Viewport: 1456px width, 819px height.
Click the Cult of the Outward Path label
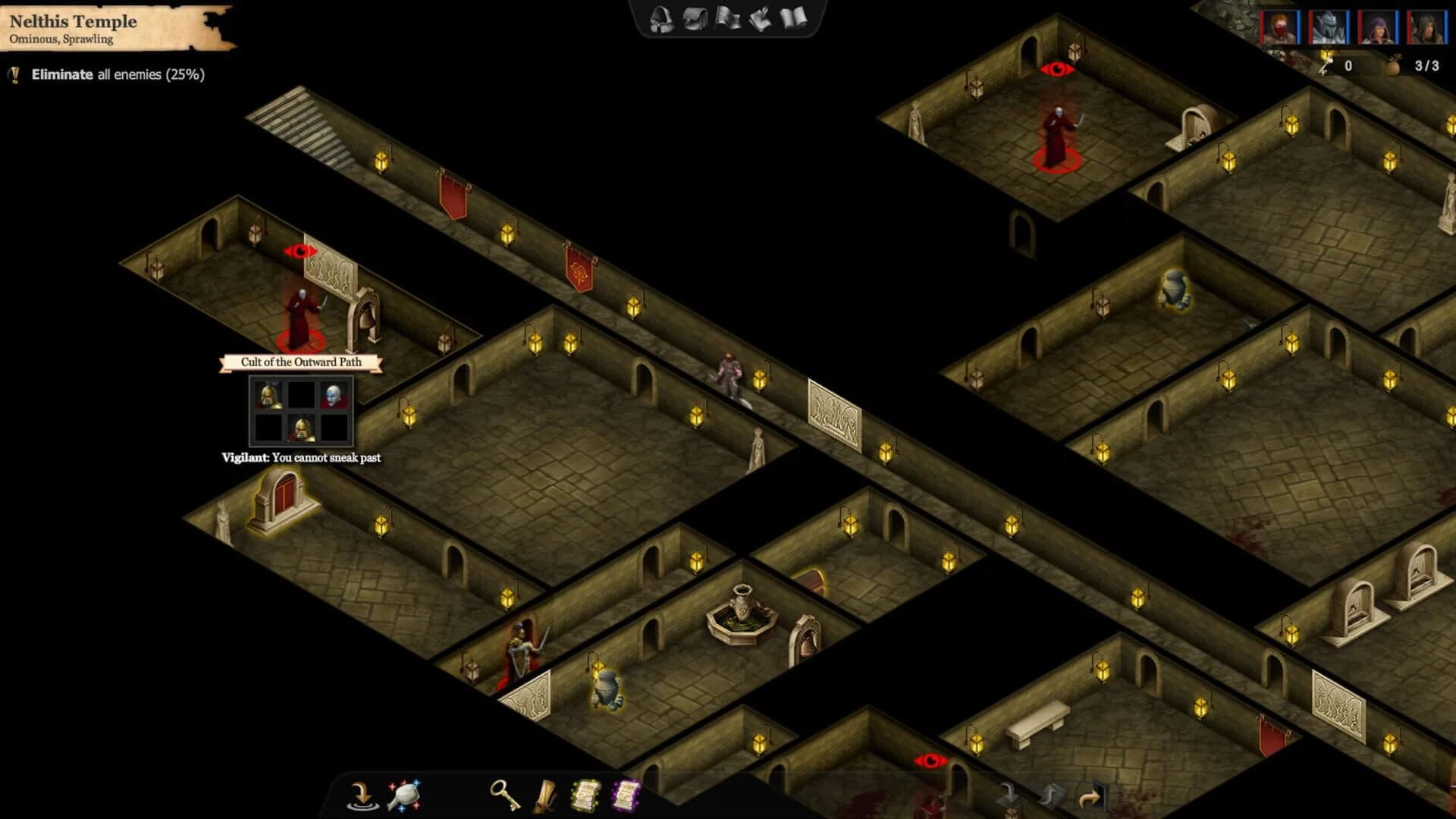(300, 363)
